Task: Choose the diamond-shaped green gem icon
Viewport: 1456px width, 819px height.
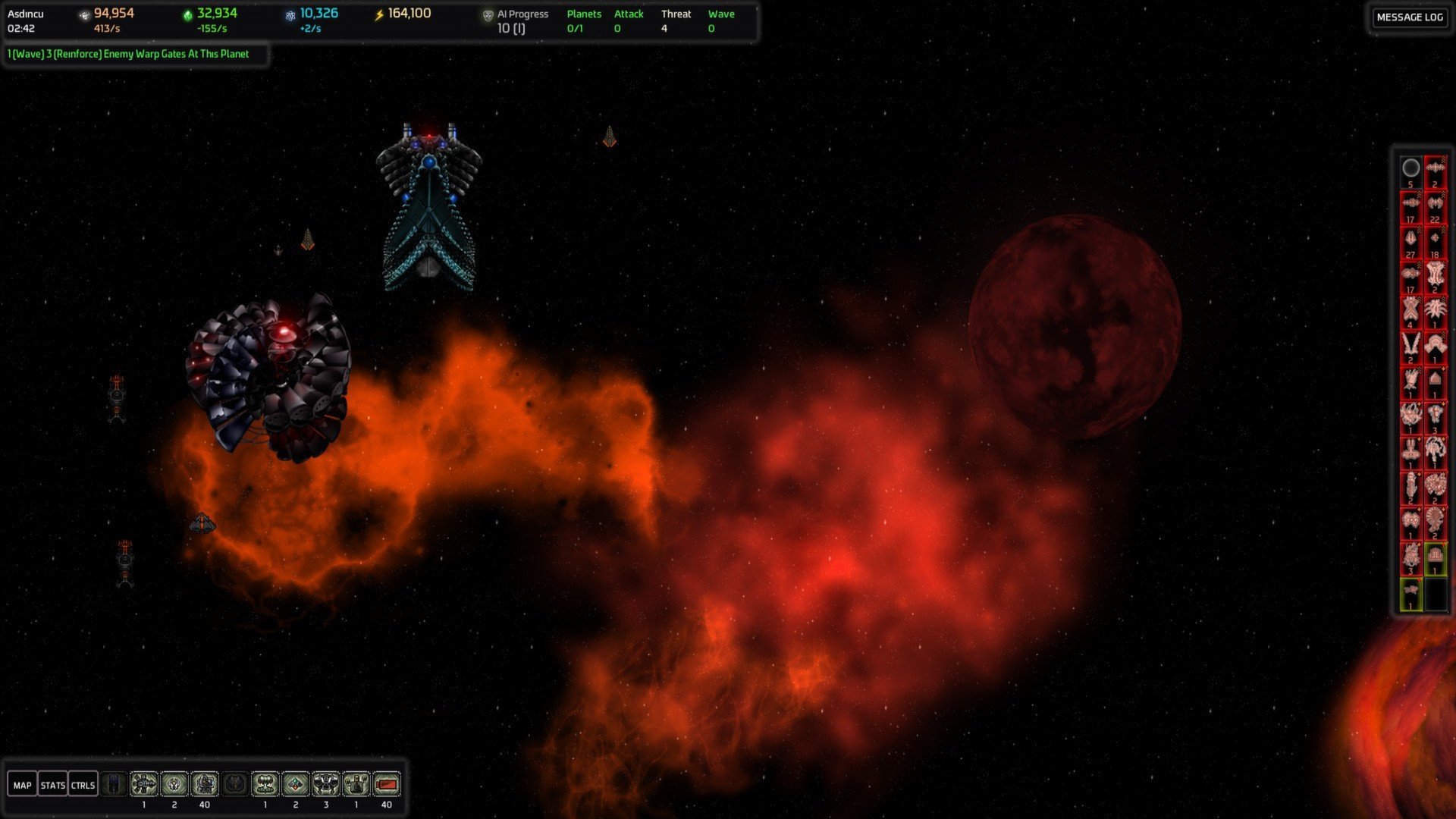Action: pyautogui.click(x=296, y=783)
